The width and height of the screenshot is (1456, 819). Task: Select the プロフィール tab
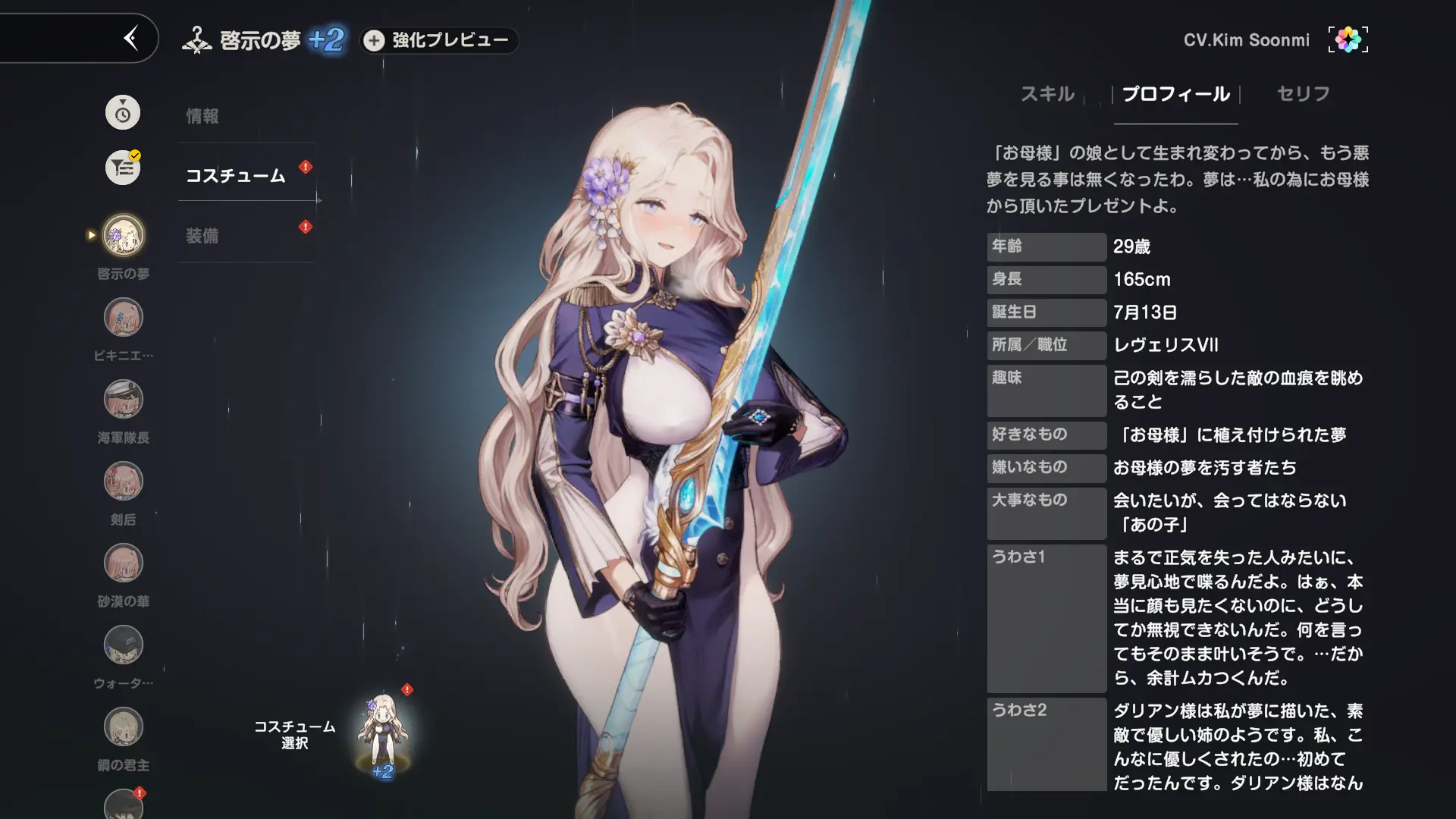pyautogui.click(x=1175, y=94)
